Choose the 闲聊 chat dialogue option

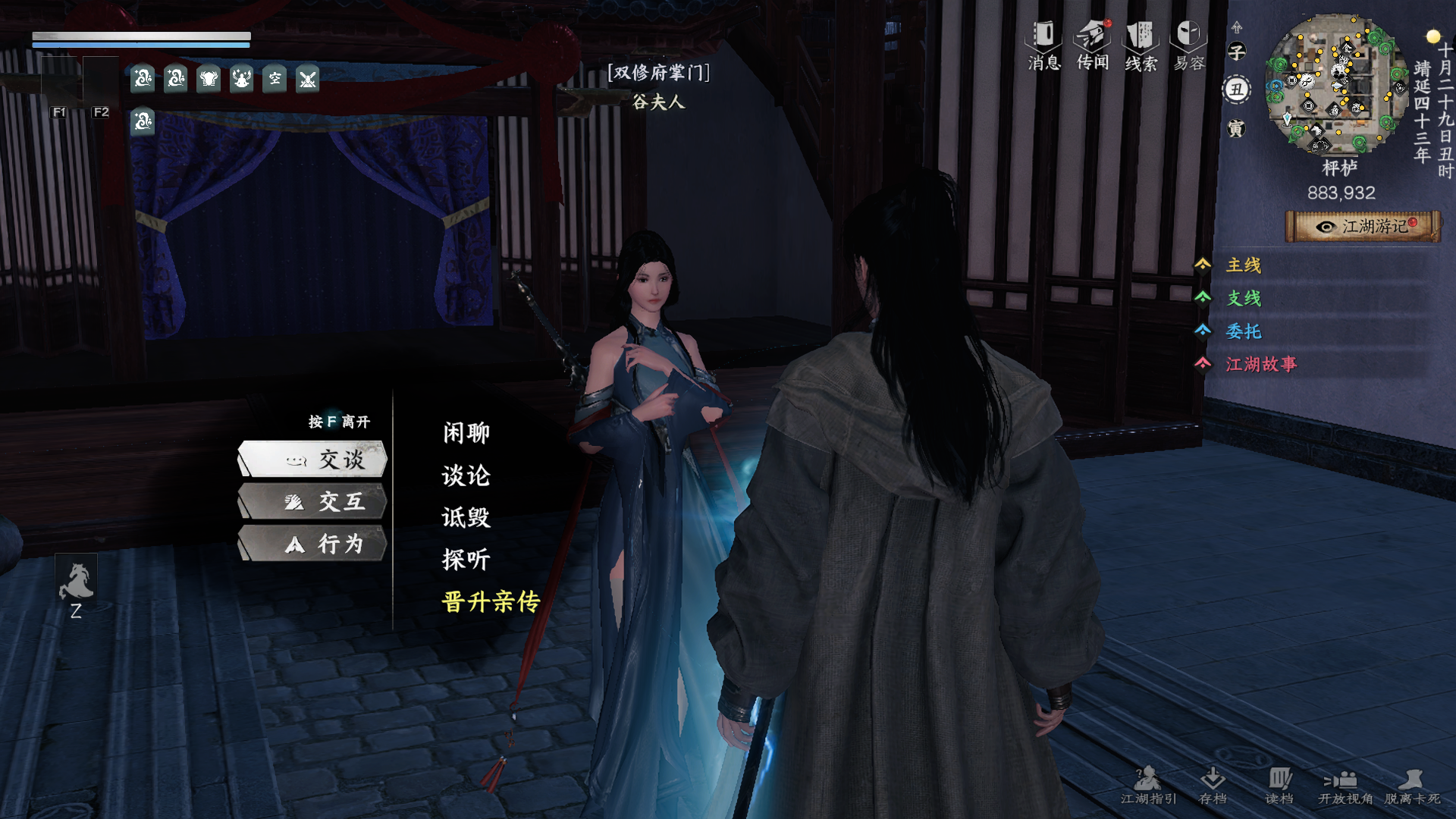click(x=465, y=432)
